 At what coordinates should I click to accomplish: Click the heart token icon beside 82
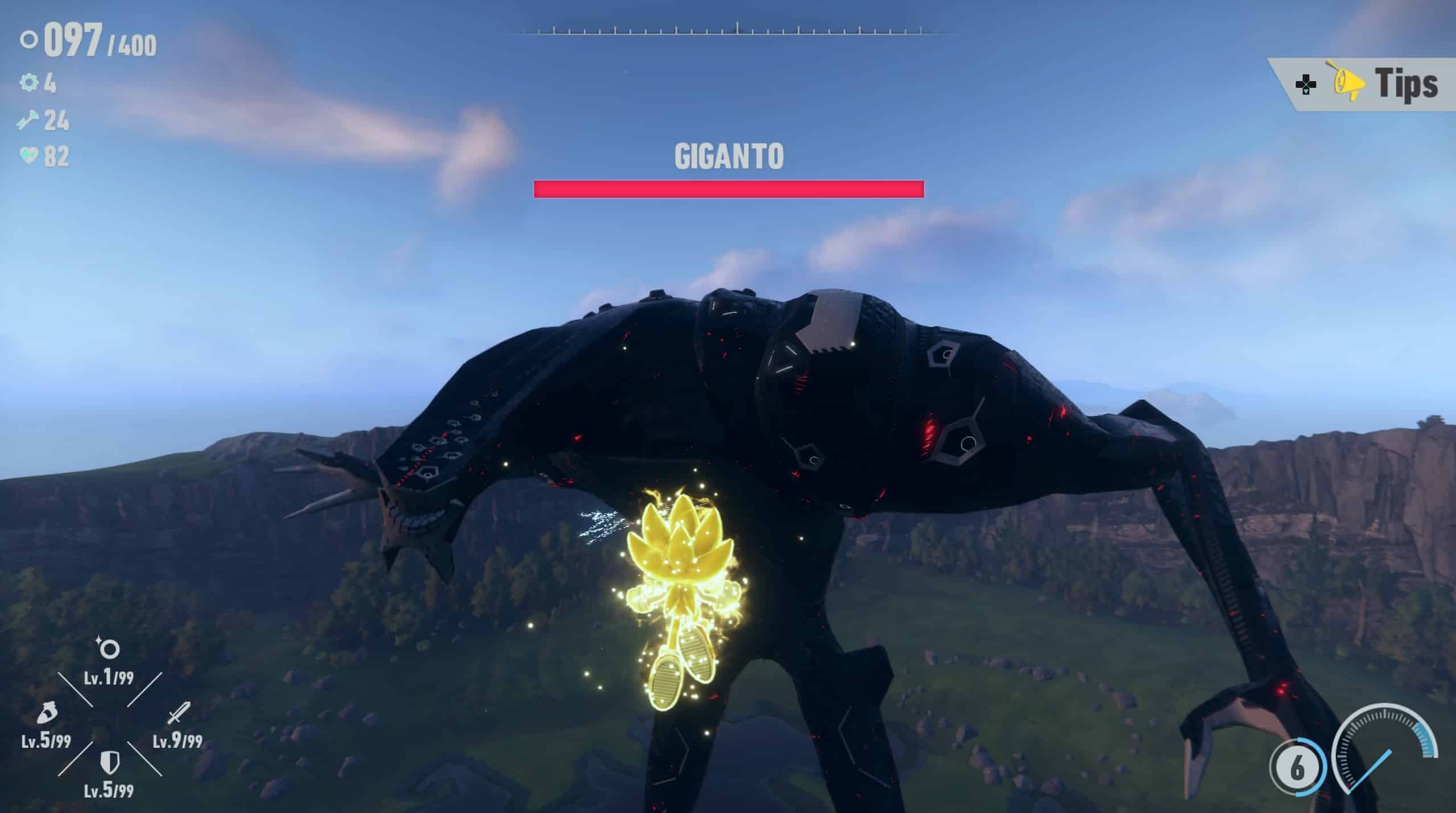(29, 154)
